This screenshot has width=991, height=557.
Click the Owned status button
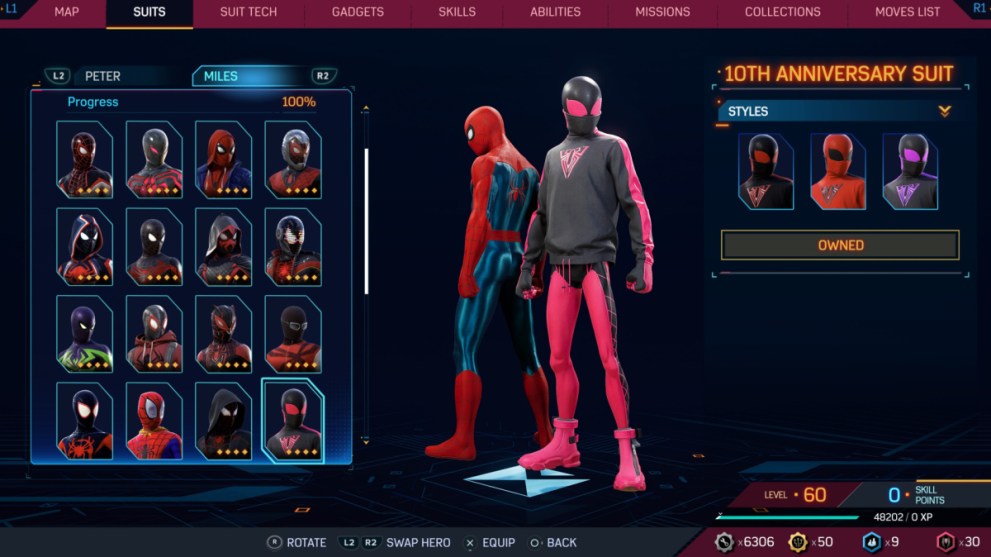tap(840, 245)
